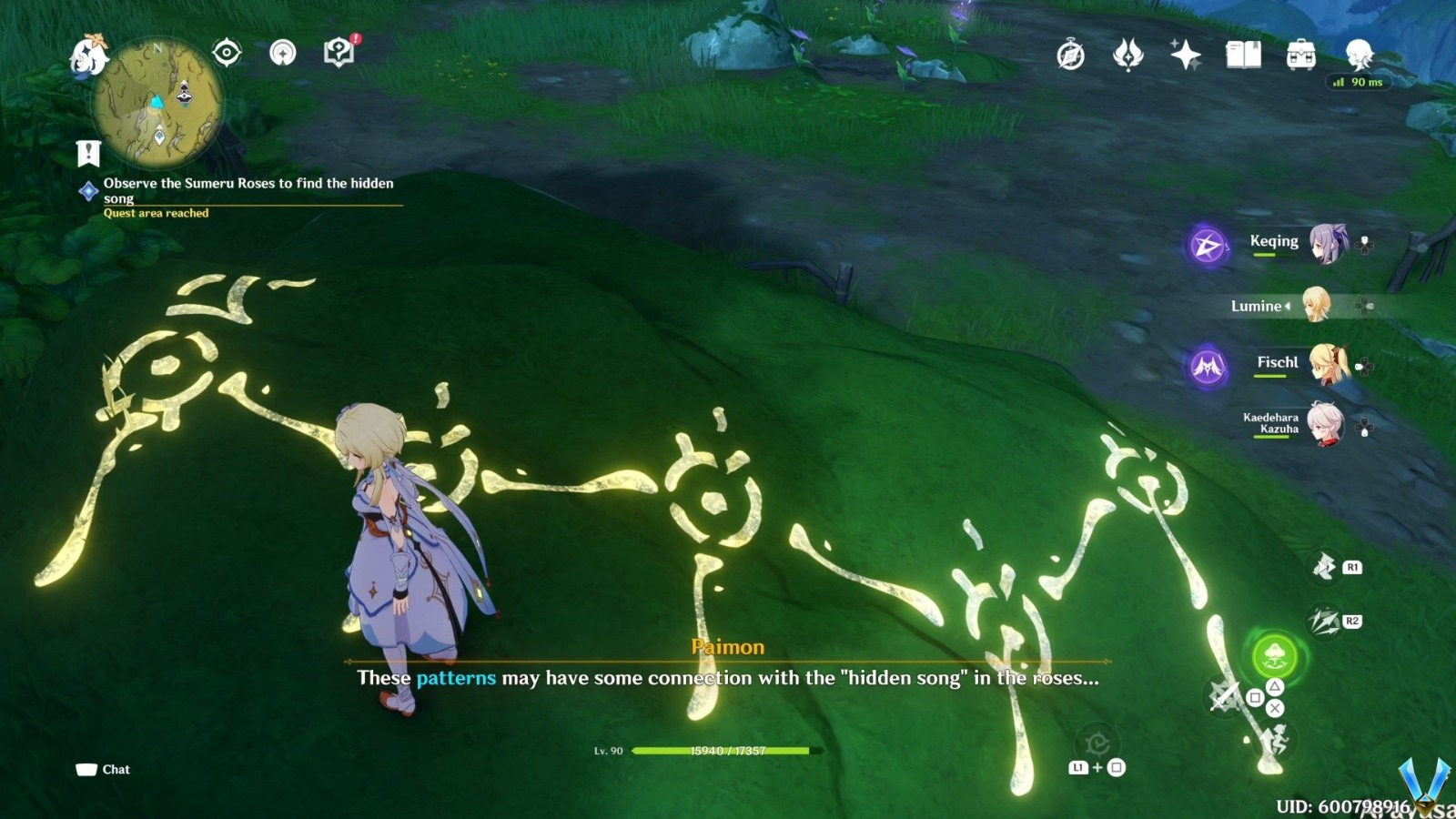Viewport: 1456px width, 819px height.
Task: Open the inventory backpack icon
Action: (1300, 56)
